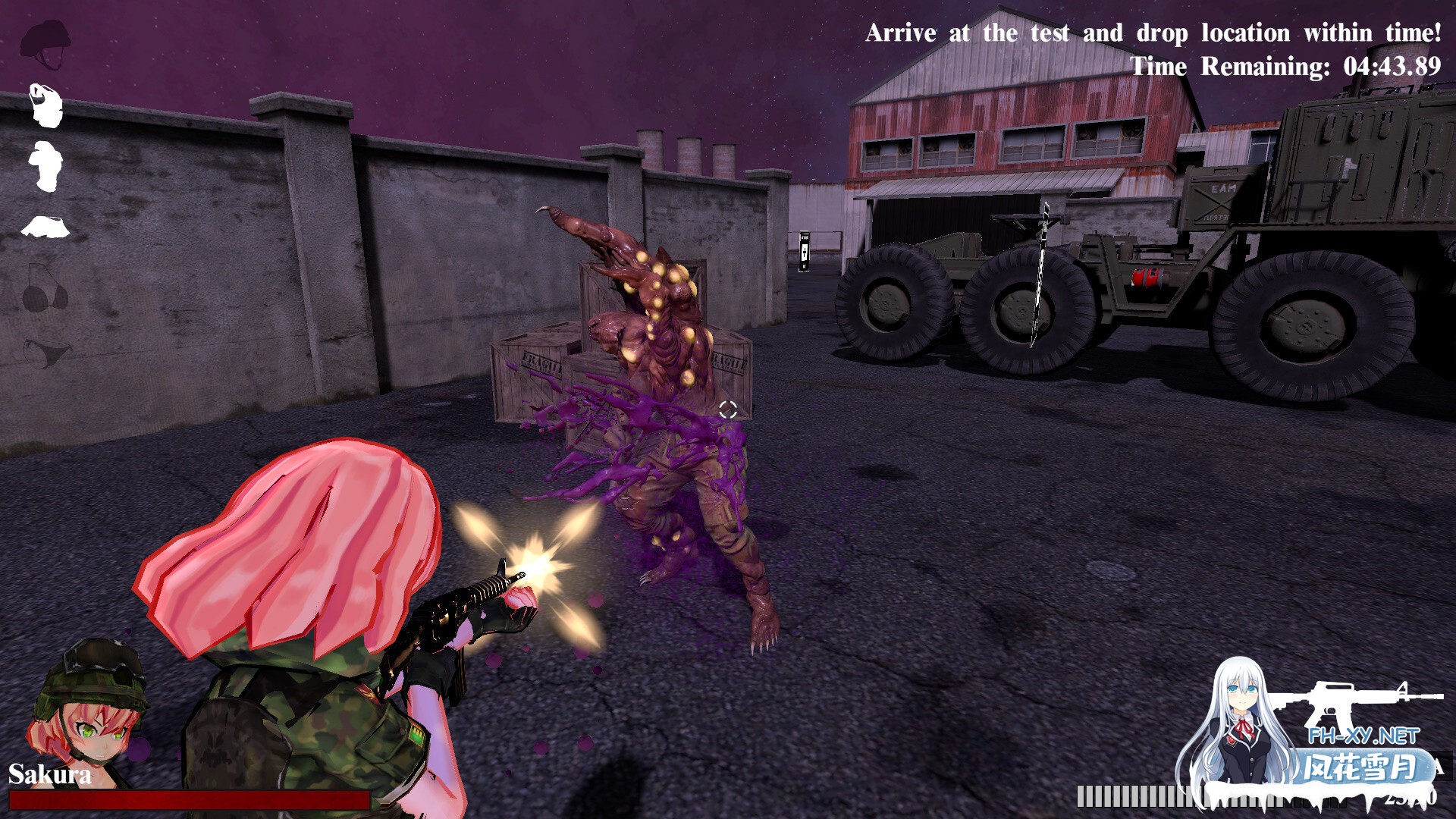Click the center aiming crosshair icon
The width and height of the screenshot is (1456, 819).
[730, 409]
